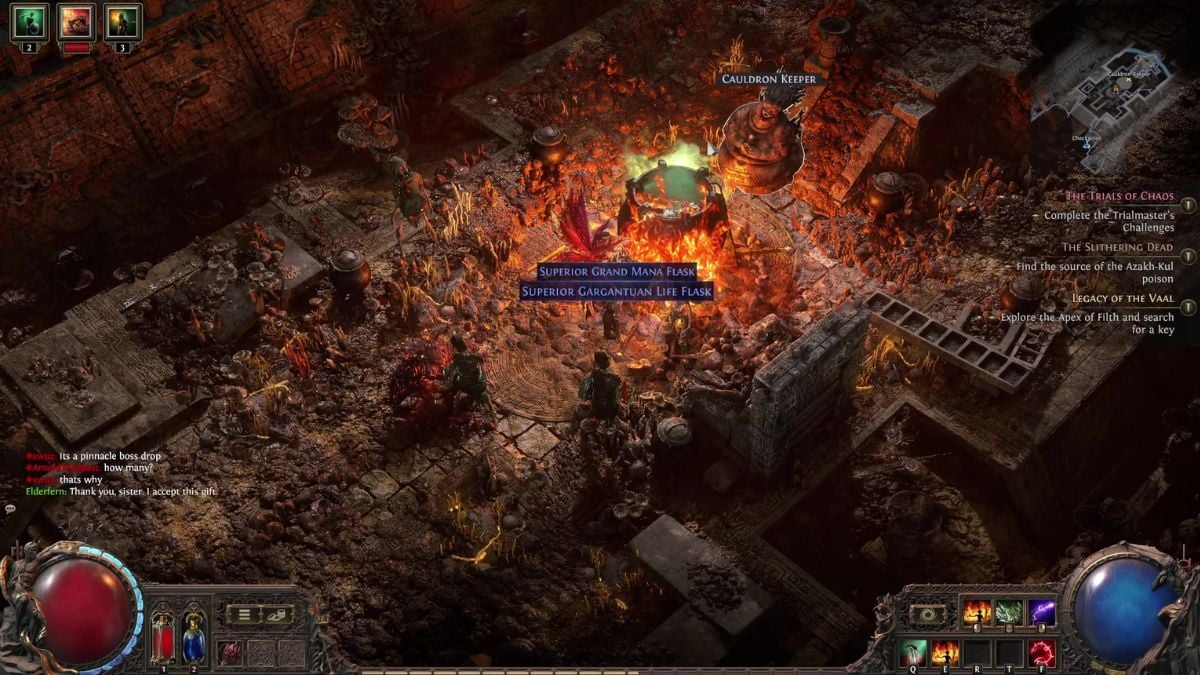
Task: Pick up the Superior Grand Mana Flask label
Action: (x=616, y=271)
